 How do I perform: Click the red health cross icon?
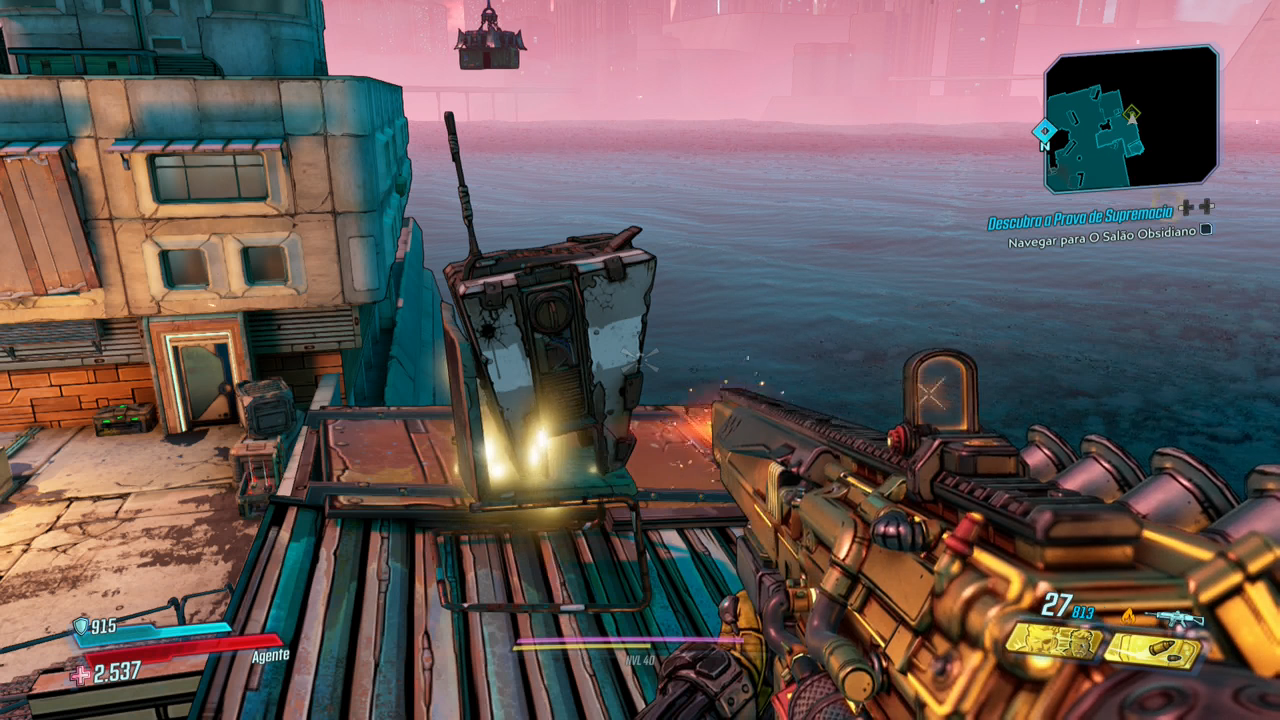pyautogui.click(x=81, y=675)
